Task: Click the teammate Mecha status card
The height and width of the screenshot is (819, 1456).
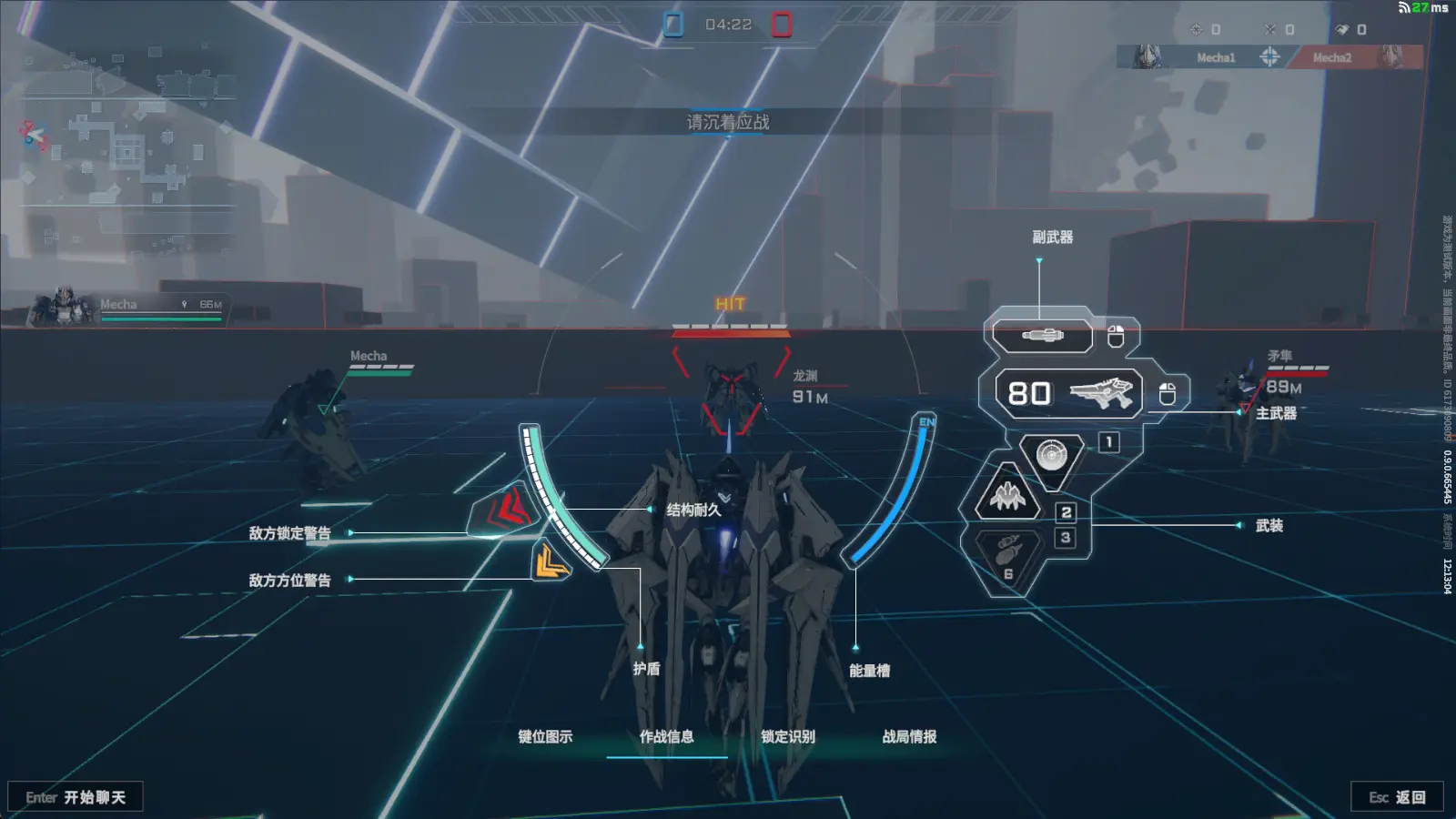Action: [127, 308]
